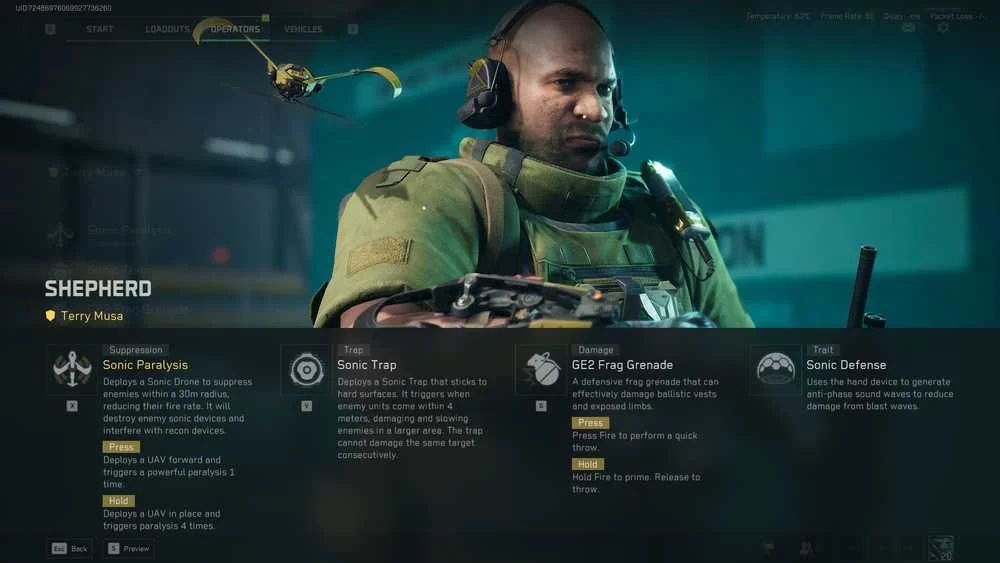Select the GE2 Frag Grenade icon
This screenshot has height=563, width=1000.
click(x=541, y=370)
